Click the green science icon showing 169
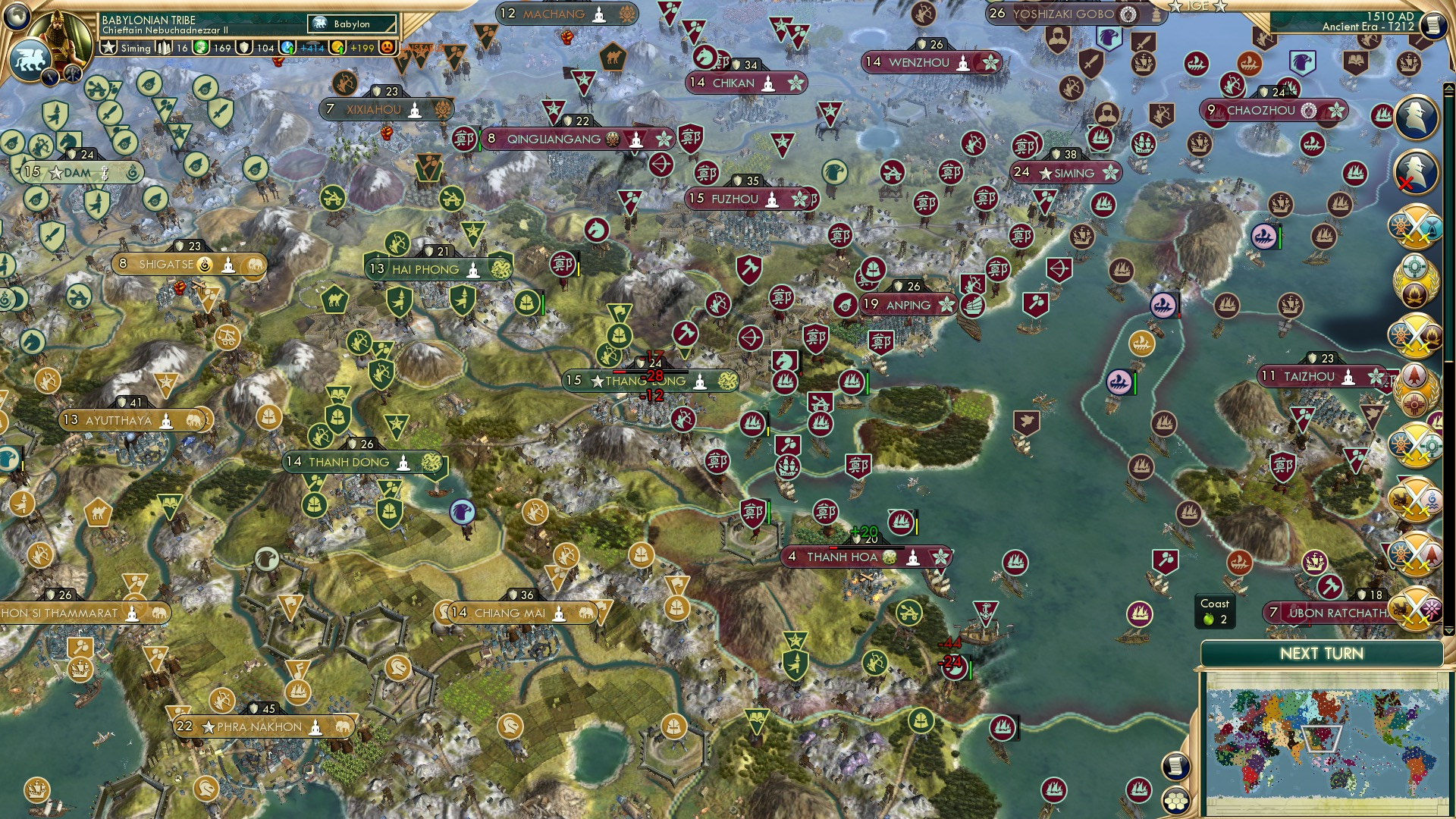Viewport: 1456px width, 819px height. pos(200,48)
